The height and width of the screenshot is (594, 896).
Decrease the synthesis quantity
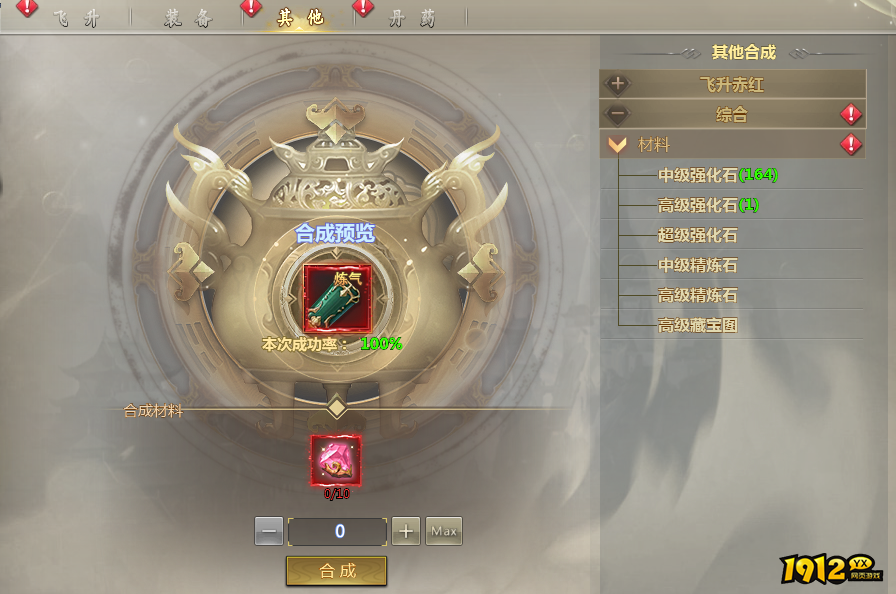click(x=269, y=531)
